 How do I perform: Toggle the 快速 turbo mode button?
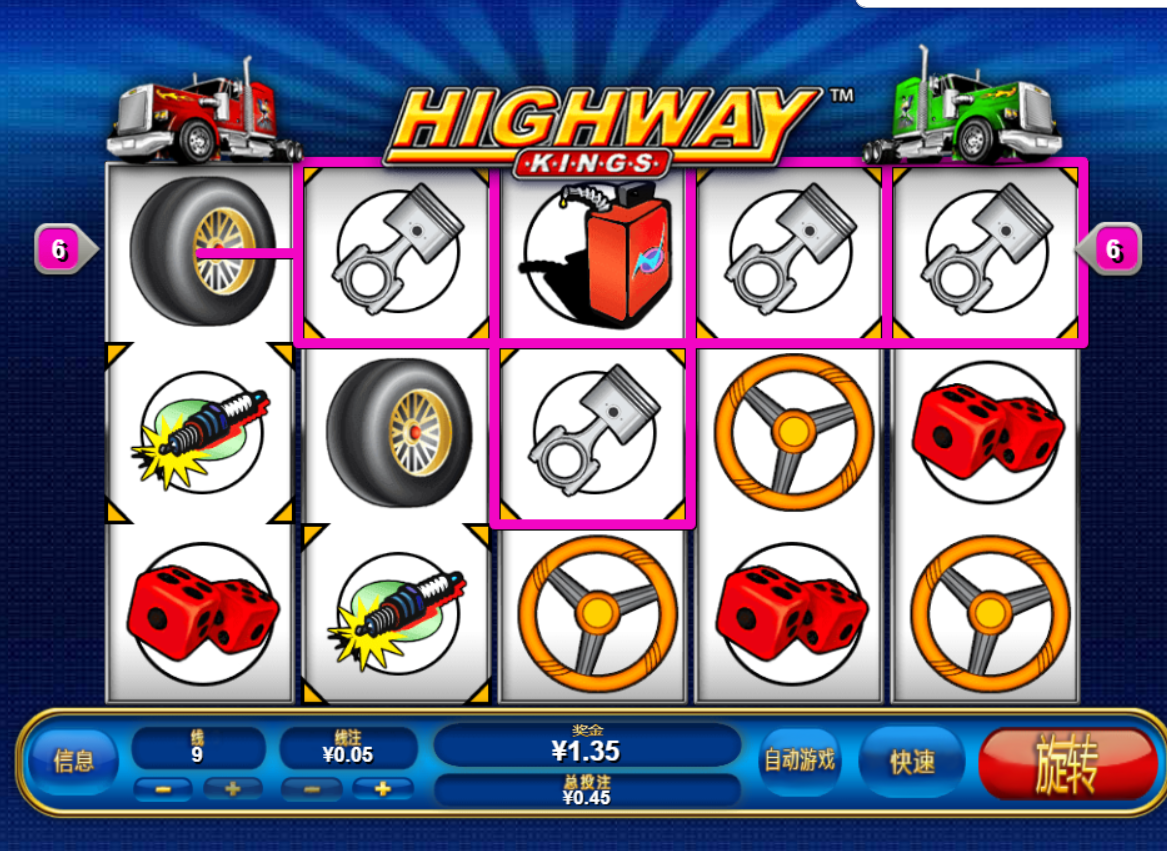click(x=911, y=762)
